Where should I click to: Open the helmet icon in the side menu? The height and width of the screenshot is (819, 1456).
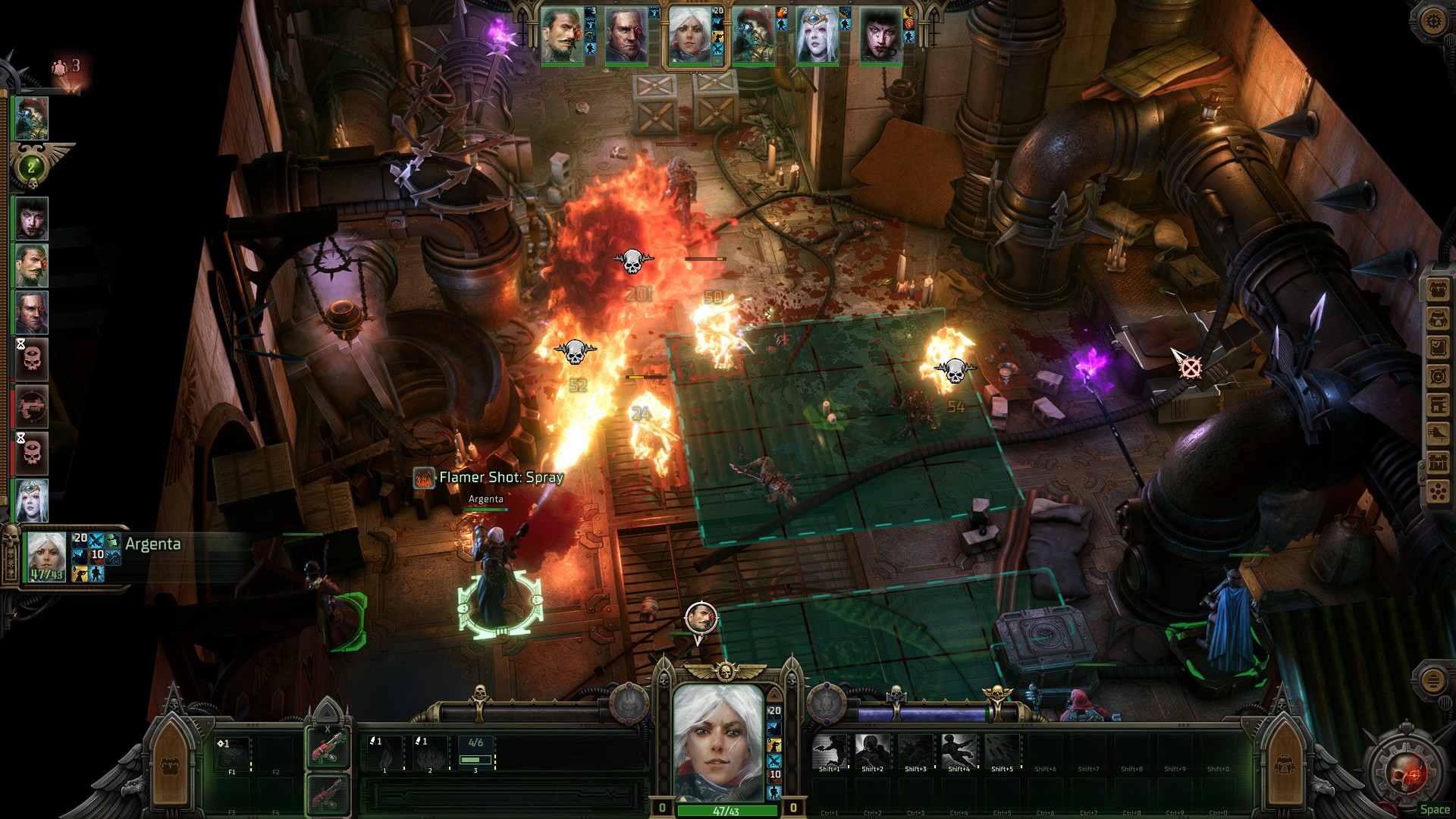coord(1438,318)
